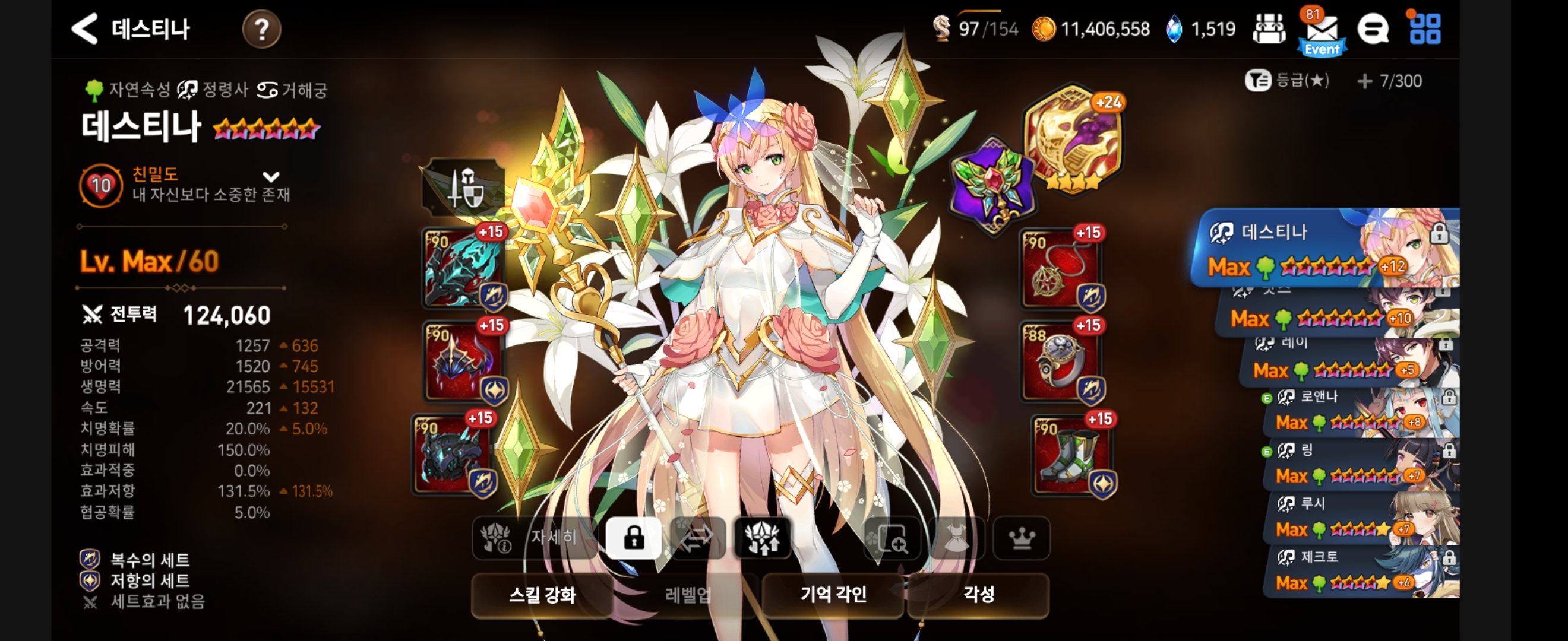
Task: Open the crown icon button
Action: click(1022, 538)
